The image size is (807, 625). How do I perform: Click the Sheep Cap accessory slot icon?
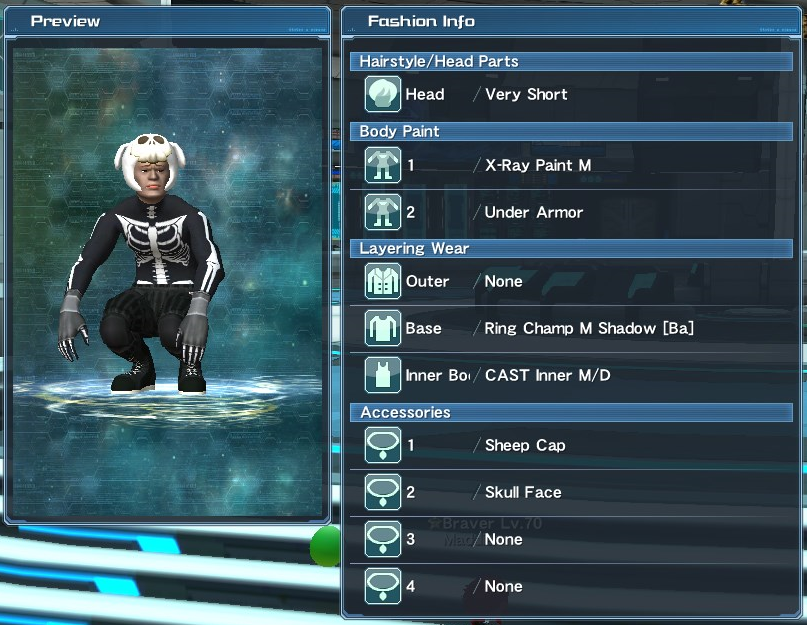point(383,446)
